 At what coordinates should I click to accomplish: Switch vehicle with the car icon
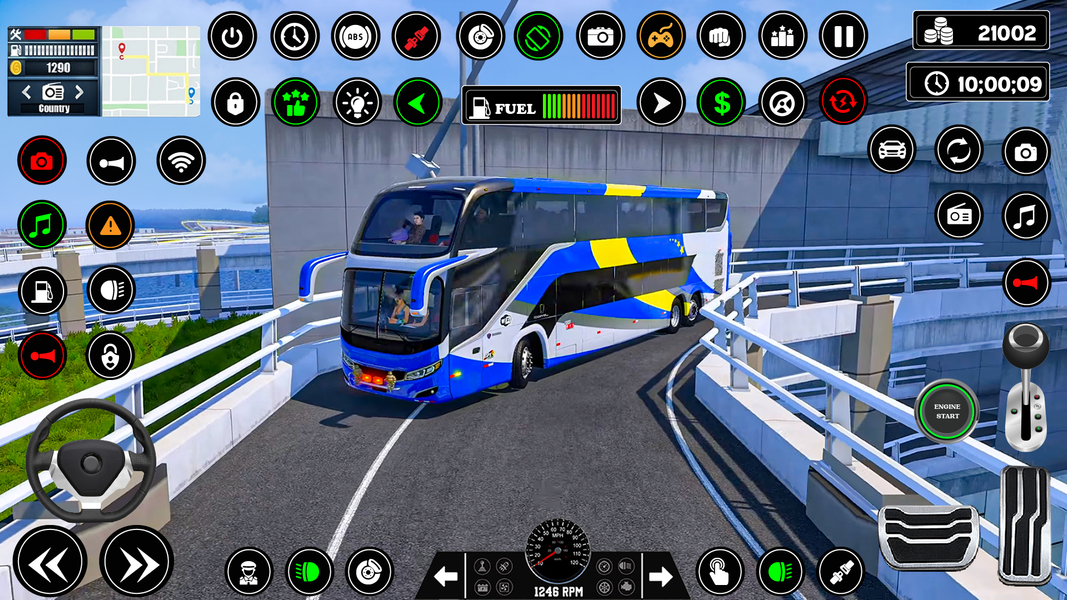pyautogui.click(x=892, y=151)
